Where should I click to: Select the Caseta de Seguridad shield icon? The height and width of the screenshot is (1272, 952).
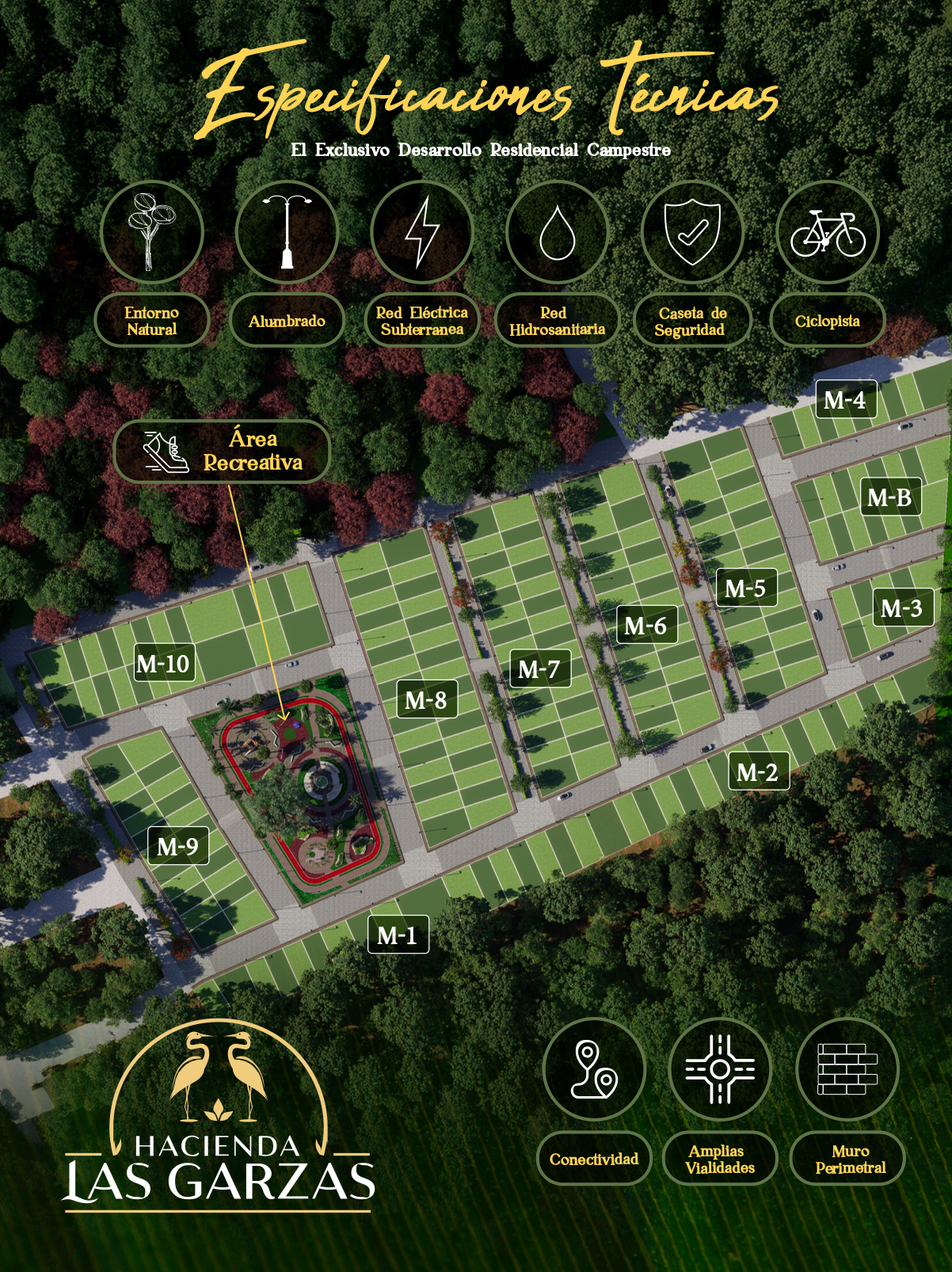pos(692,232)
